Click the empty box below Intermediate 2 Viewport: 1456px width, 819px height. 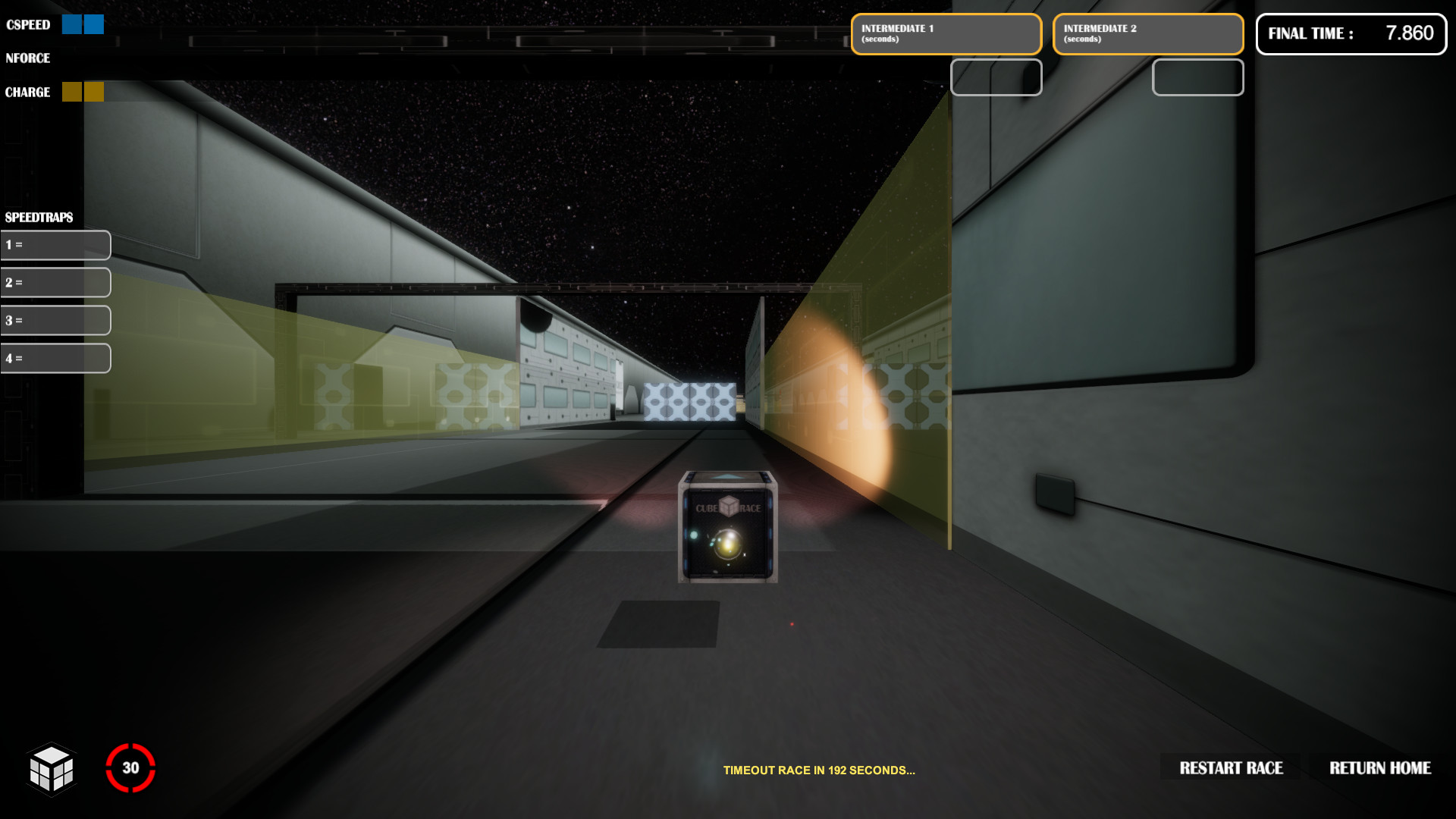(x=1197, y=77)
